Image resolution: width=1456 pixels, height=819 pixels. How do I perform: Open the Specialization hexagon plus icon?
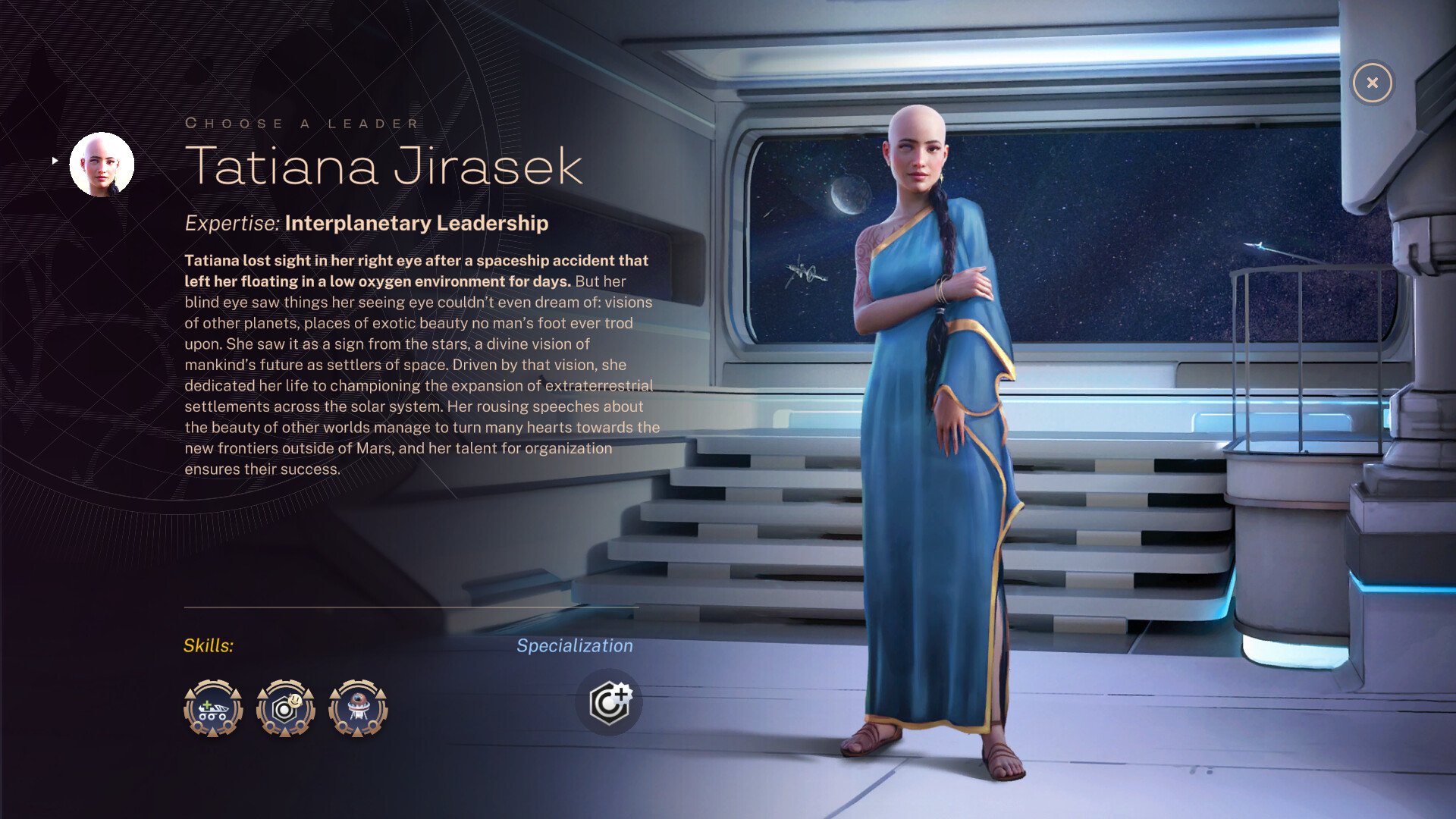[x=609, y=702]
